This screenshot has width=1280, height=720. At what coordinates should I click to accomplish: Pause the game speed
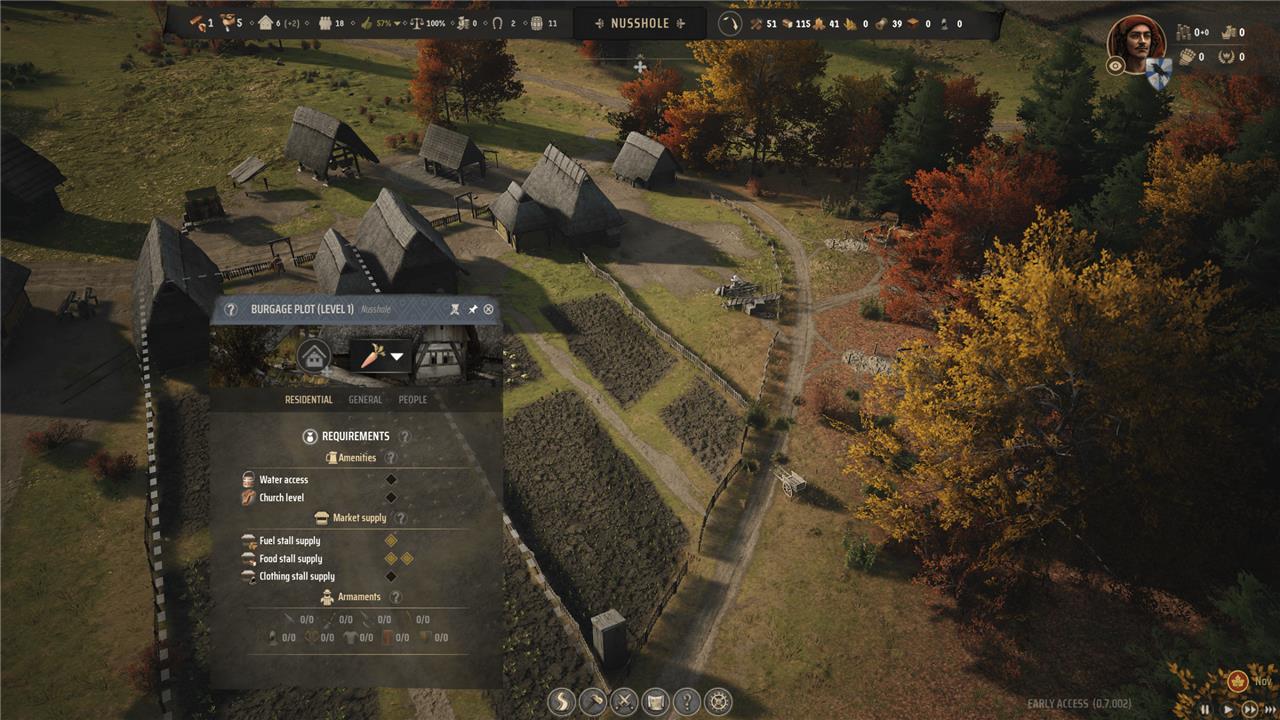point(1206,709)
